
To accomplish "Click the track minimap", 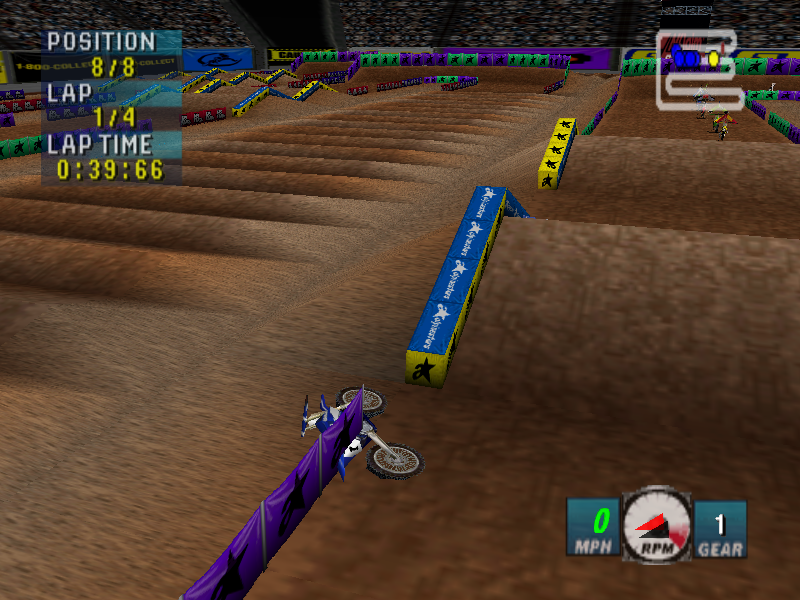I will point(699,68).
